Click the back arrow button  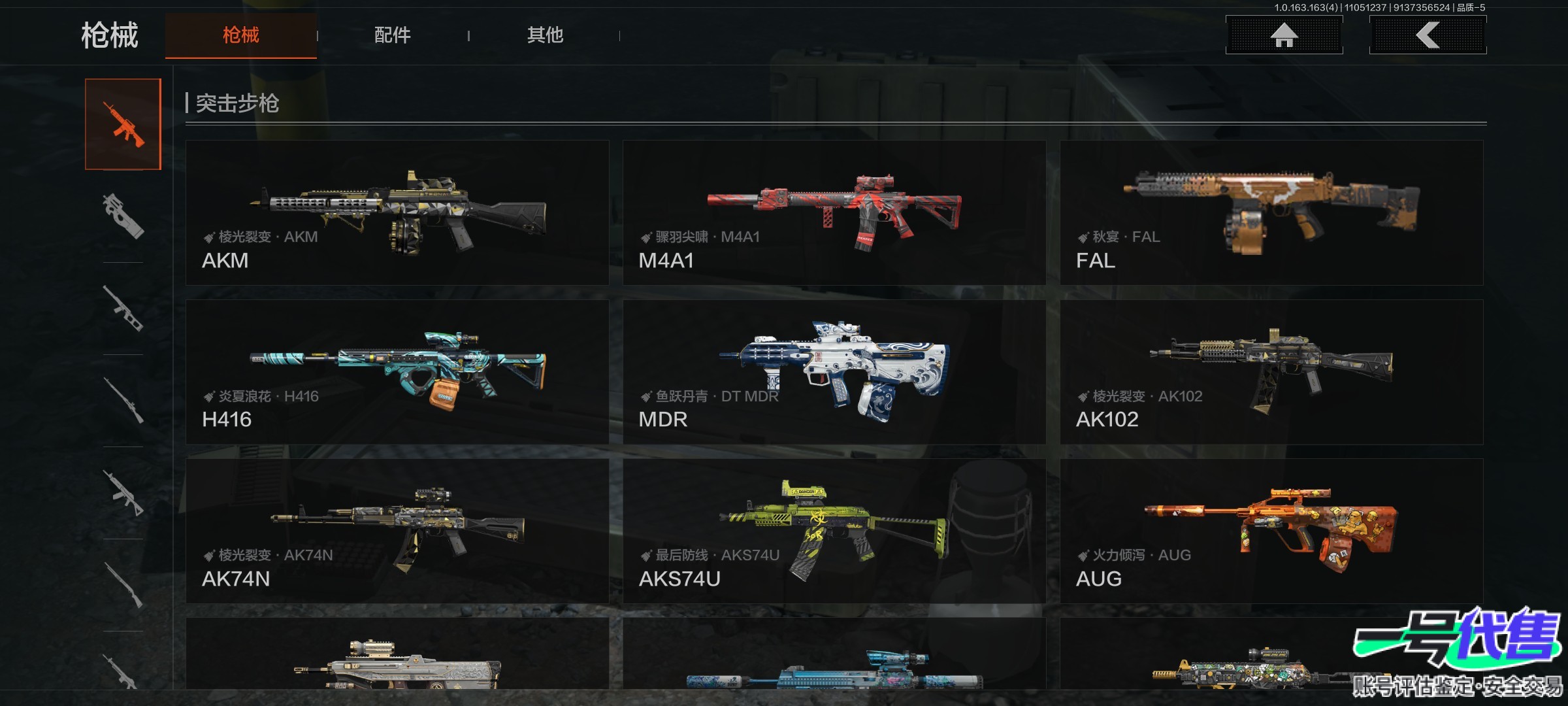[1428, 35]
